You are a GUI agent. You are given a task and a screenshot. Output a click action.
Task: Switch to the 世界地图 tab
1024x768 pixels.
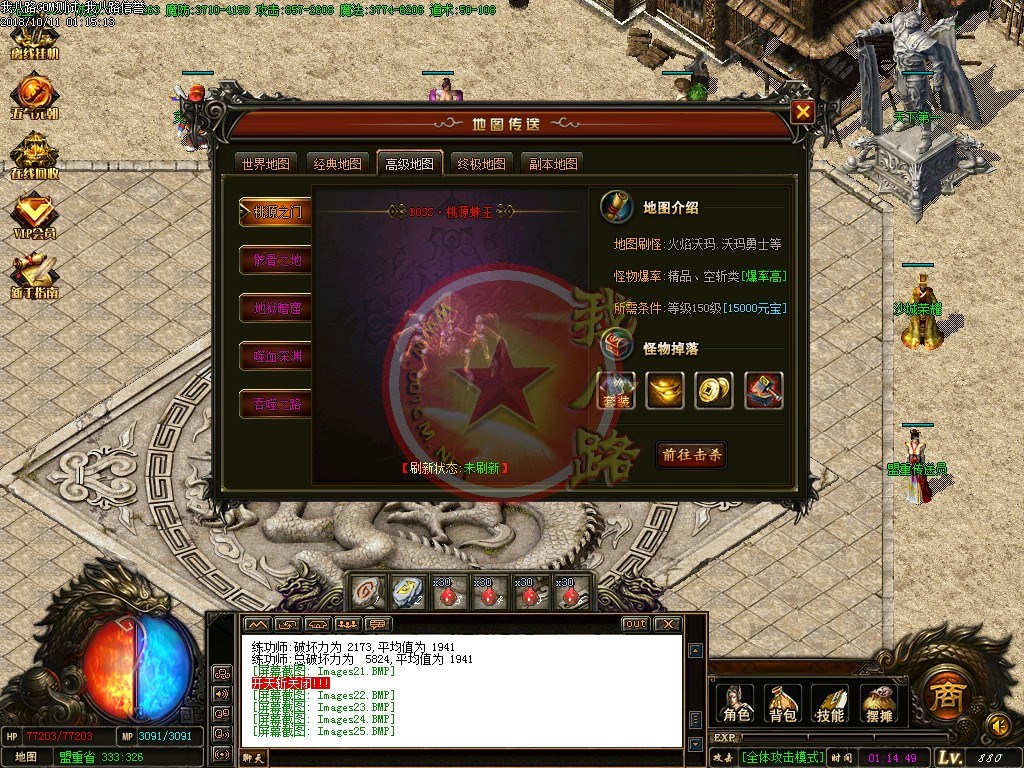(x=266, y=164)
